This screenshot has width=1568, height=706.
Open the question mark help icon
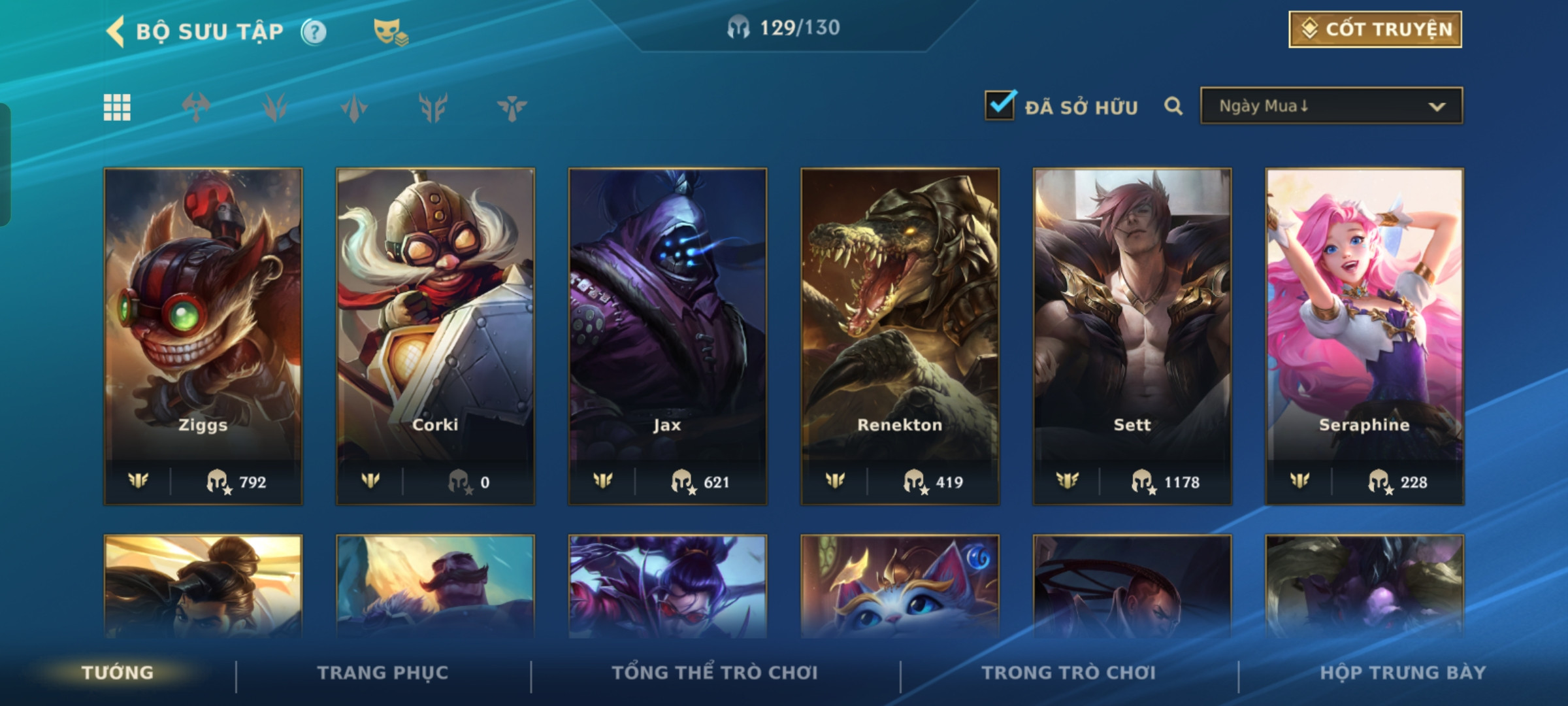[x=314, y=31]
